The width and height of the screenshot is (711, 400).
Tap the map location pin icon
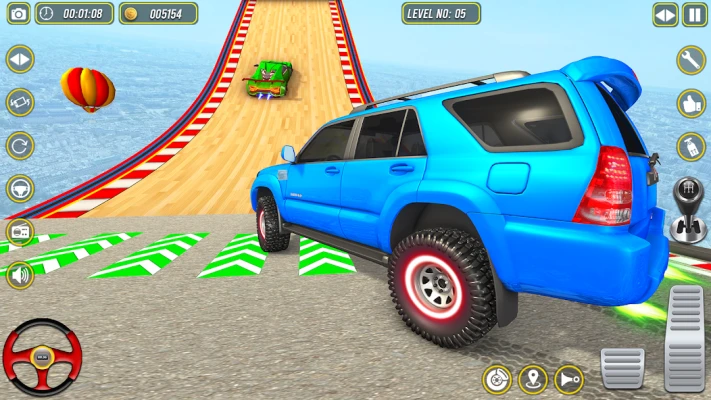[533, 380]
